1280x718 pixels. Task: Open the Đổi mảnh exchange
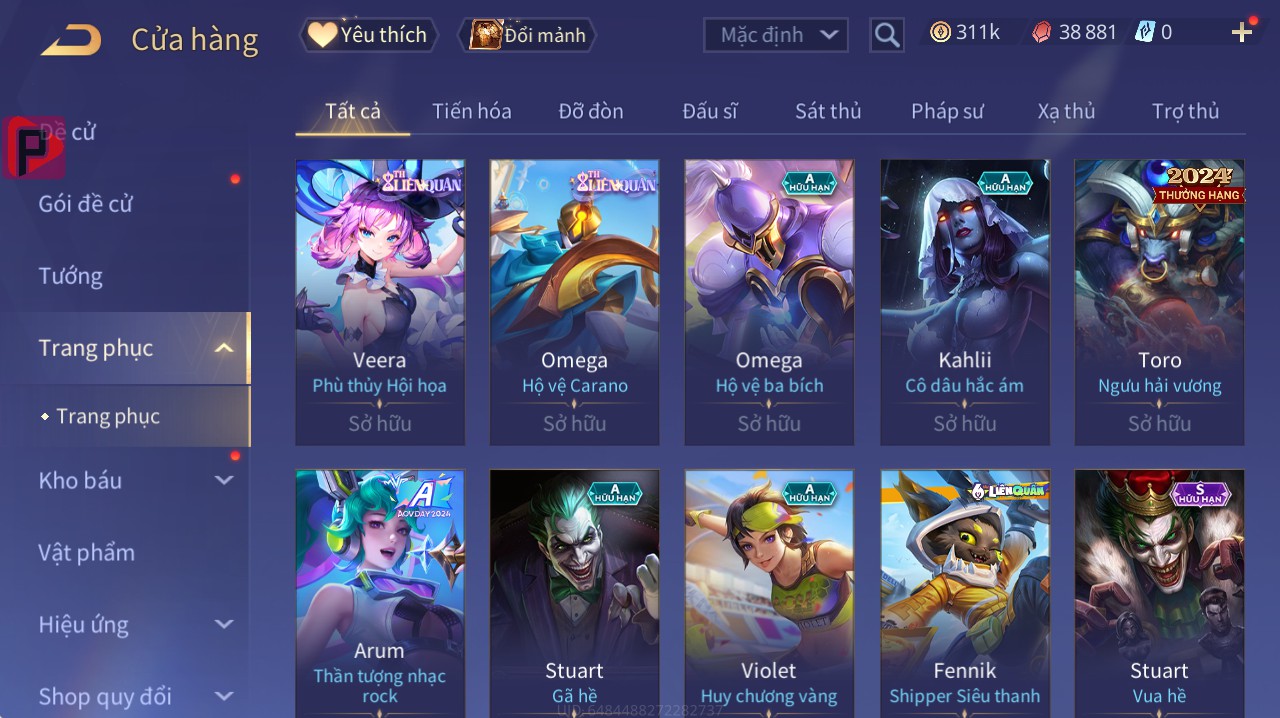coord(527,35)
